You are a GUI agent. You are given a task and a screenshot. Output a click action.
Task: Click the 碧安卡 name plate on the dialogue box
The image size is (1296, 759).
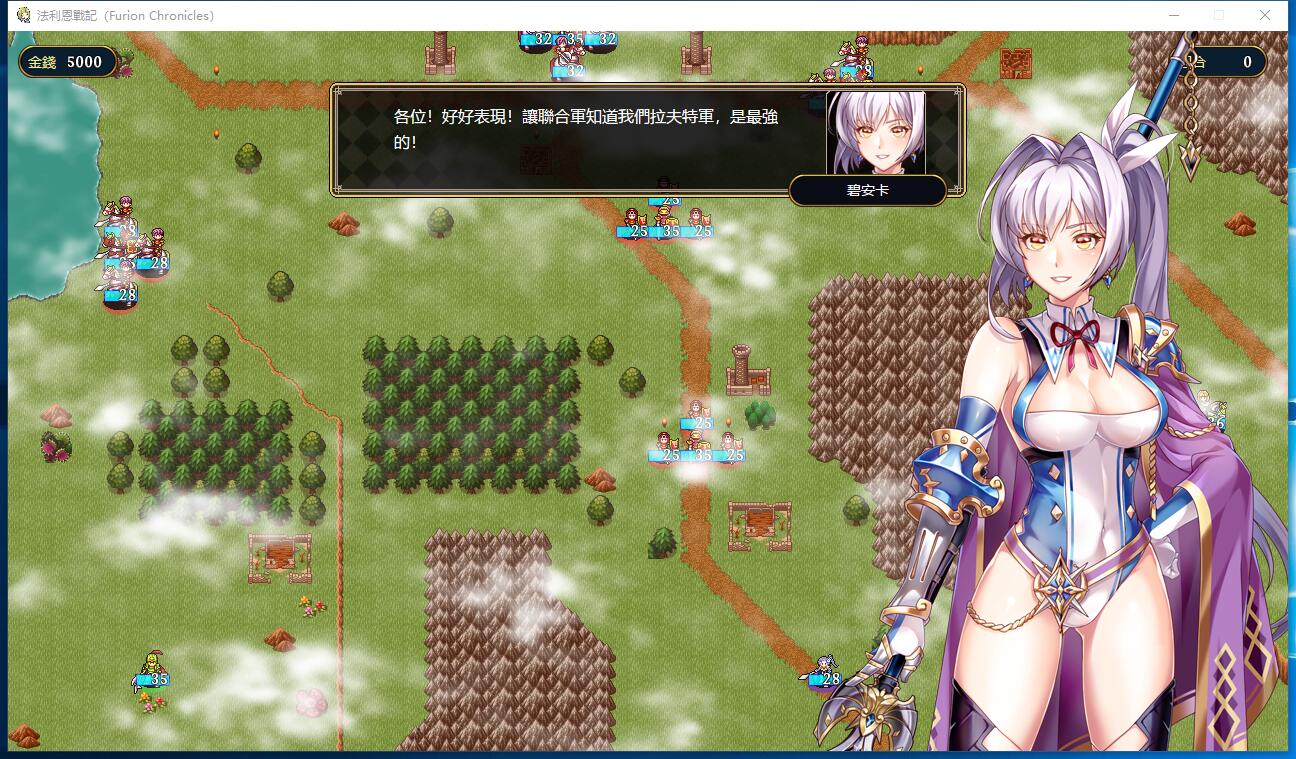tap(867, 190)
